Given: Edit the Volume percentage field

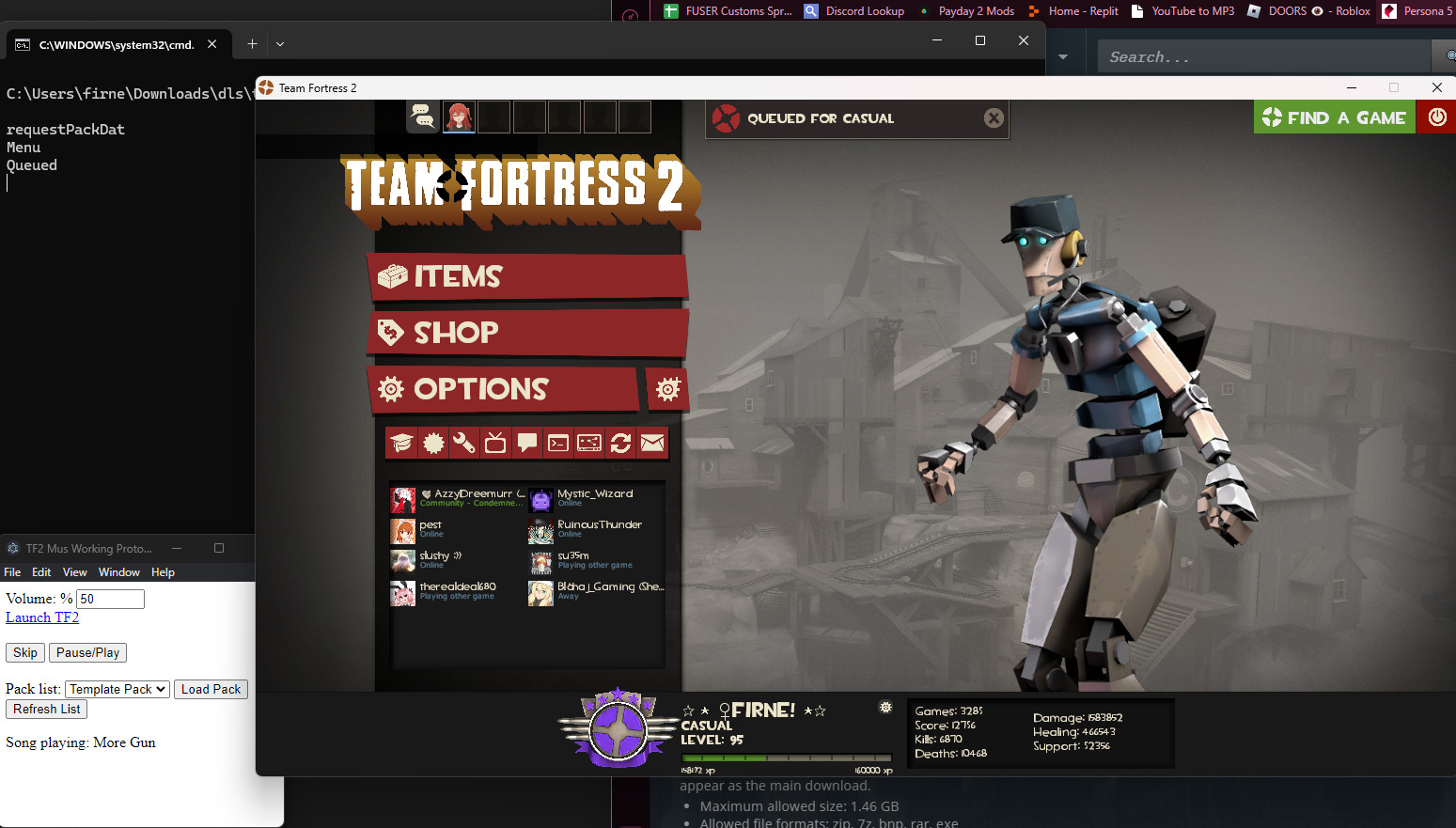Looking at the screenshot, I should 109,599.
